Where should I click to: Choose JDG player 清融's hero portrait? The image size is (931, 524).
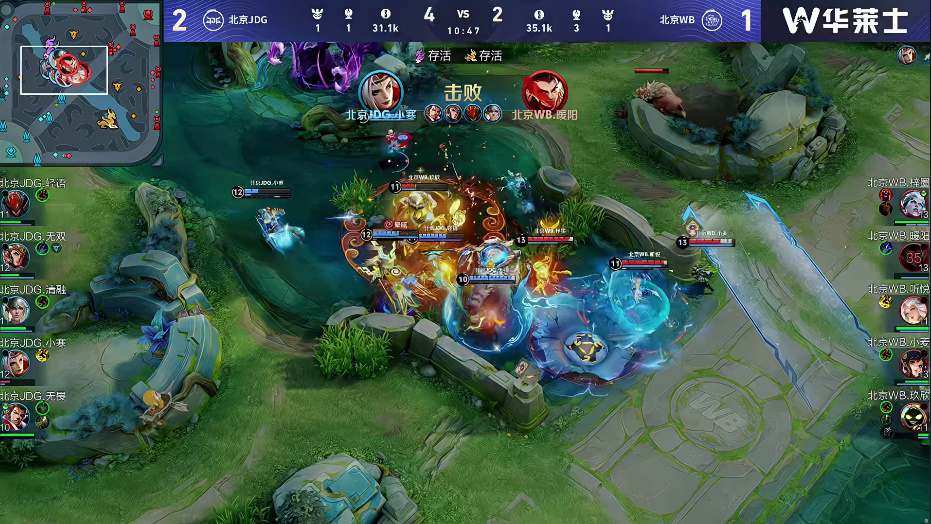(15, 310)
